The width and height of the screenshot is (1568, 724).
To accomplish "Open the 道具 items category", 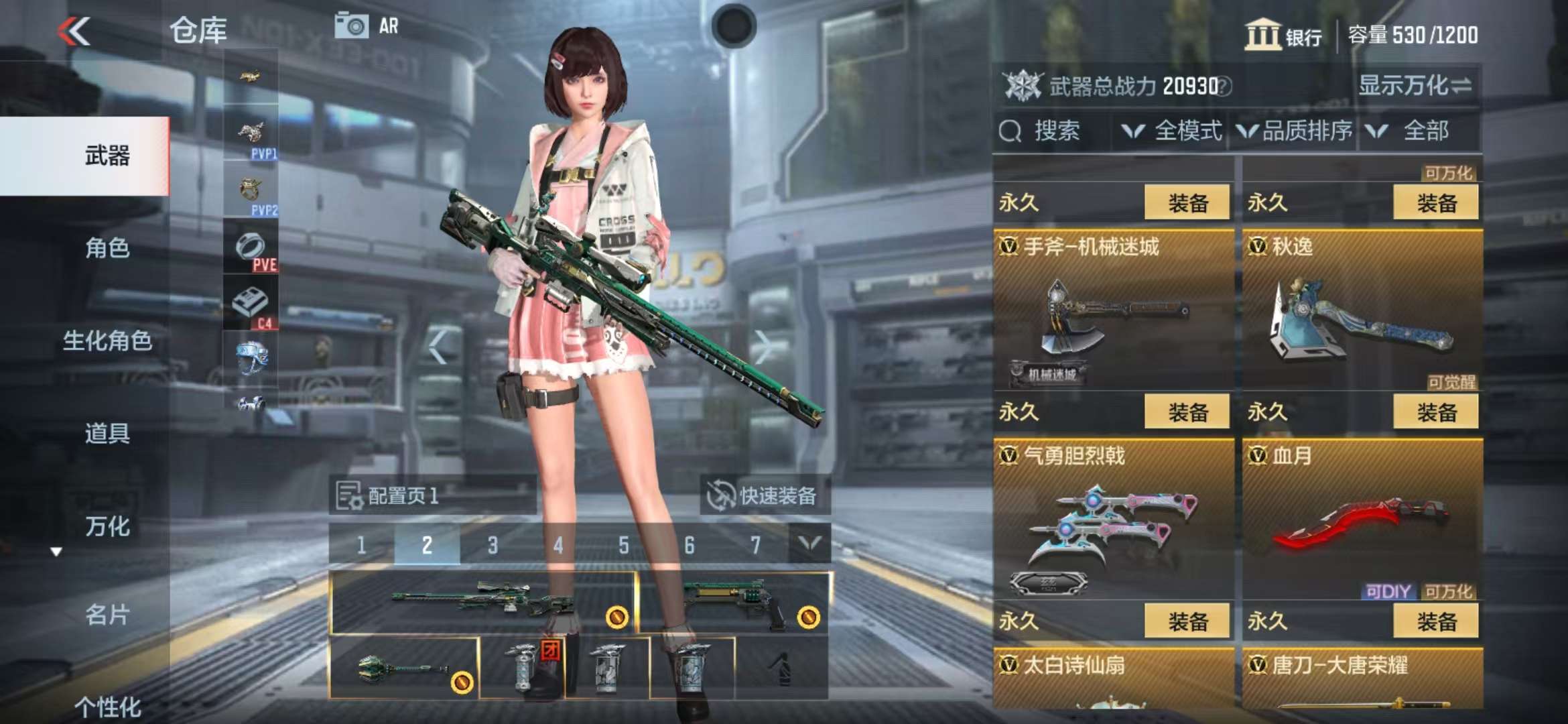I will point(107,433).
